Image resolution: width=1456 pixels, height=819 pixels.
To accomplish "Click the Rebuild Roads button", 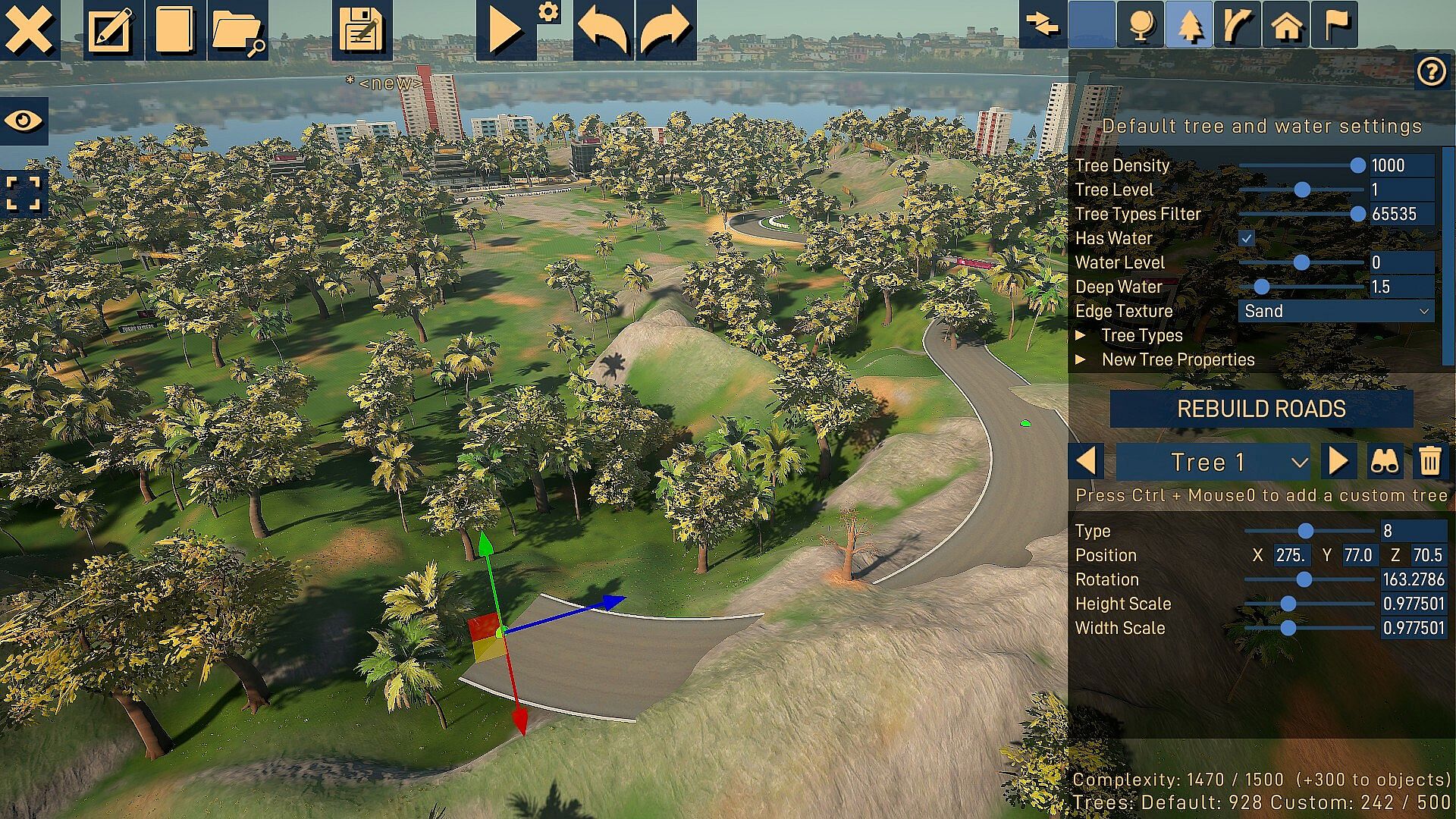I will [x=1261, y=409].
